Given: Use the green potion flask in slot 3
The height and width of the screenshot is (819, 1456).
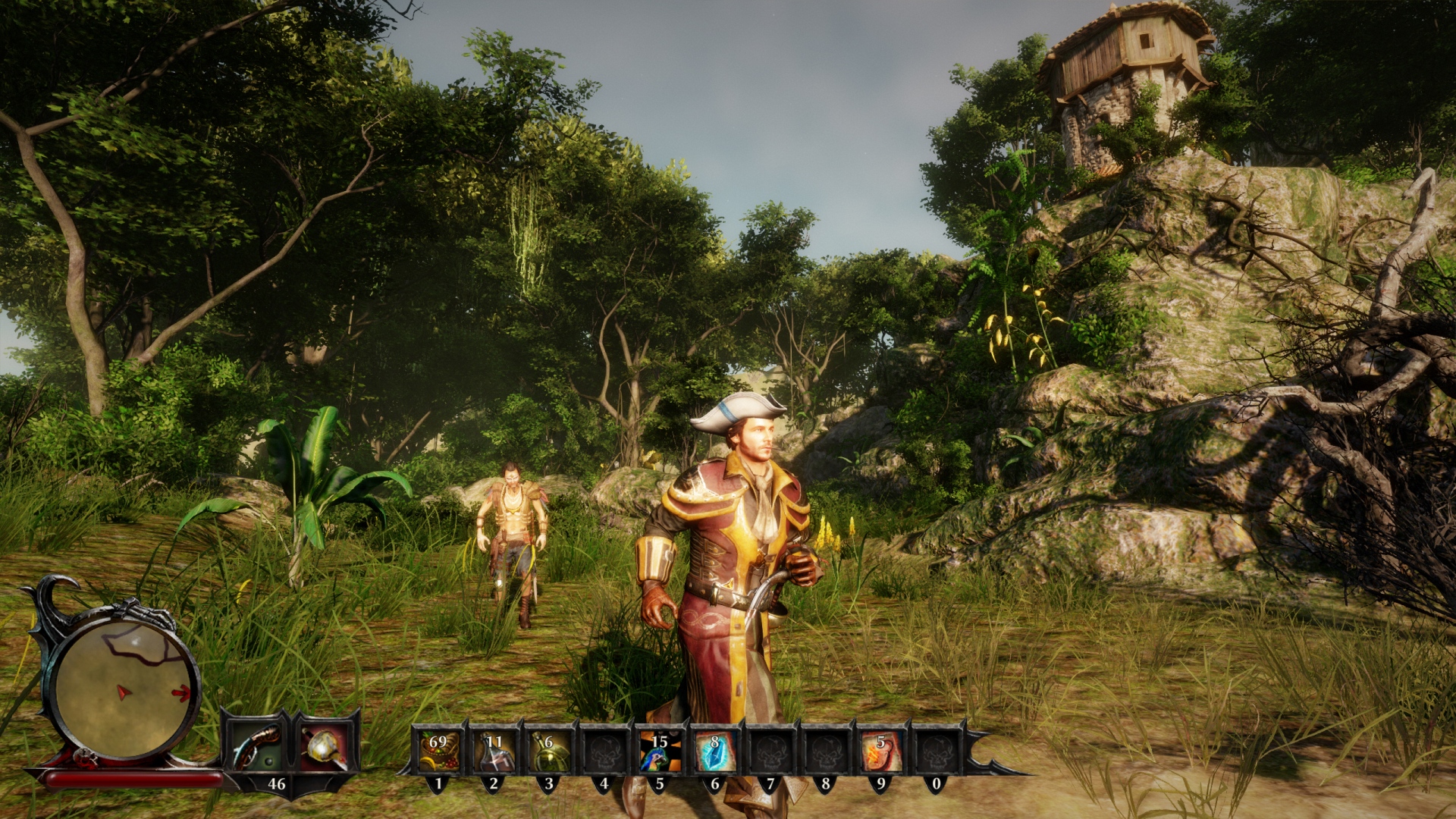Looking at the screenshot, I should click(x=549, y=750).
